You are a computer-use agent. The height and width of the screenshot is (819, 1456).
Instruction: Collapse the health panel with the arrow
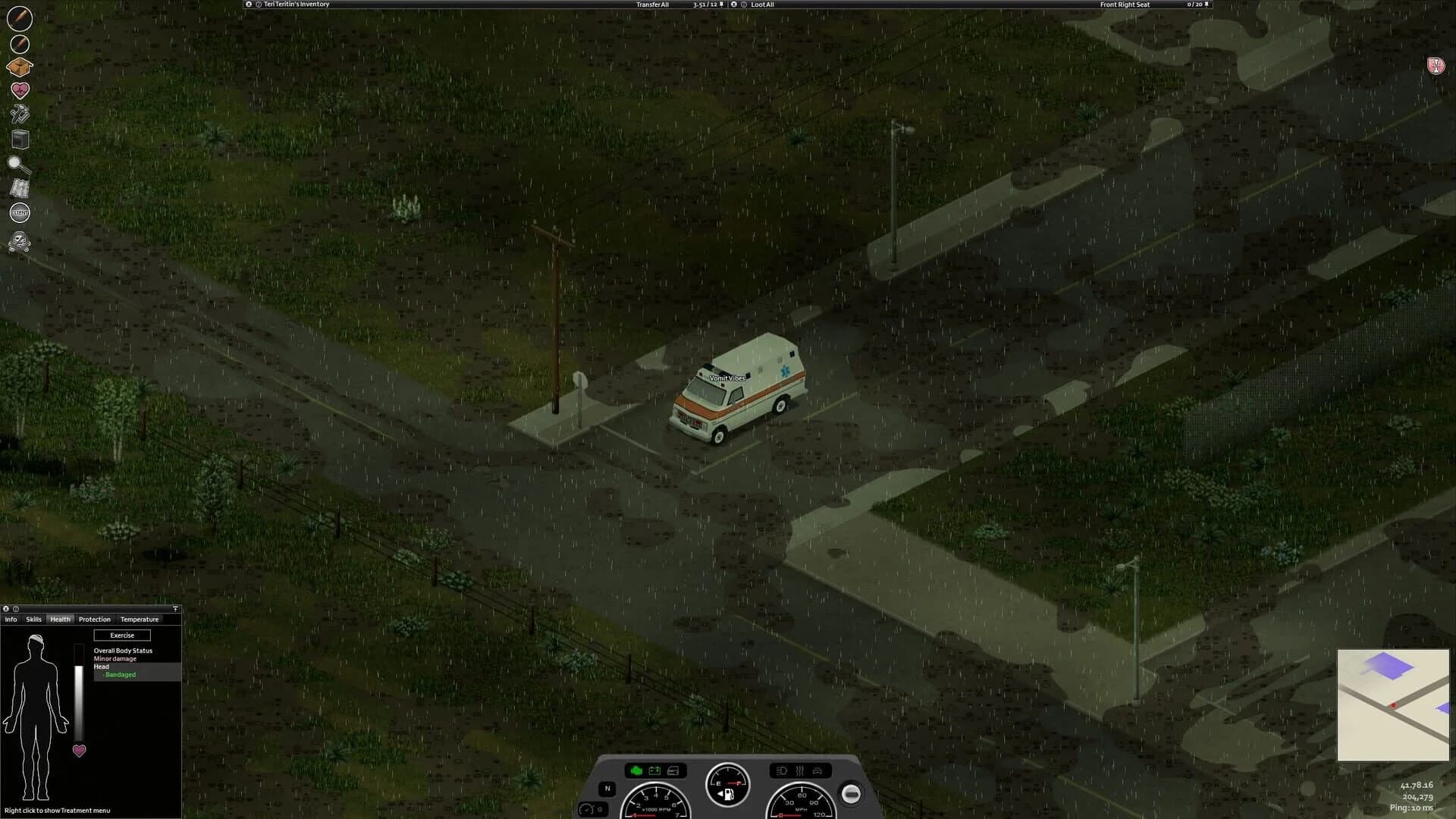(x=175, y=608)
